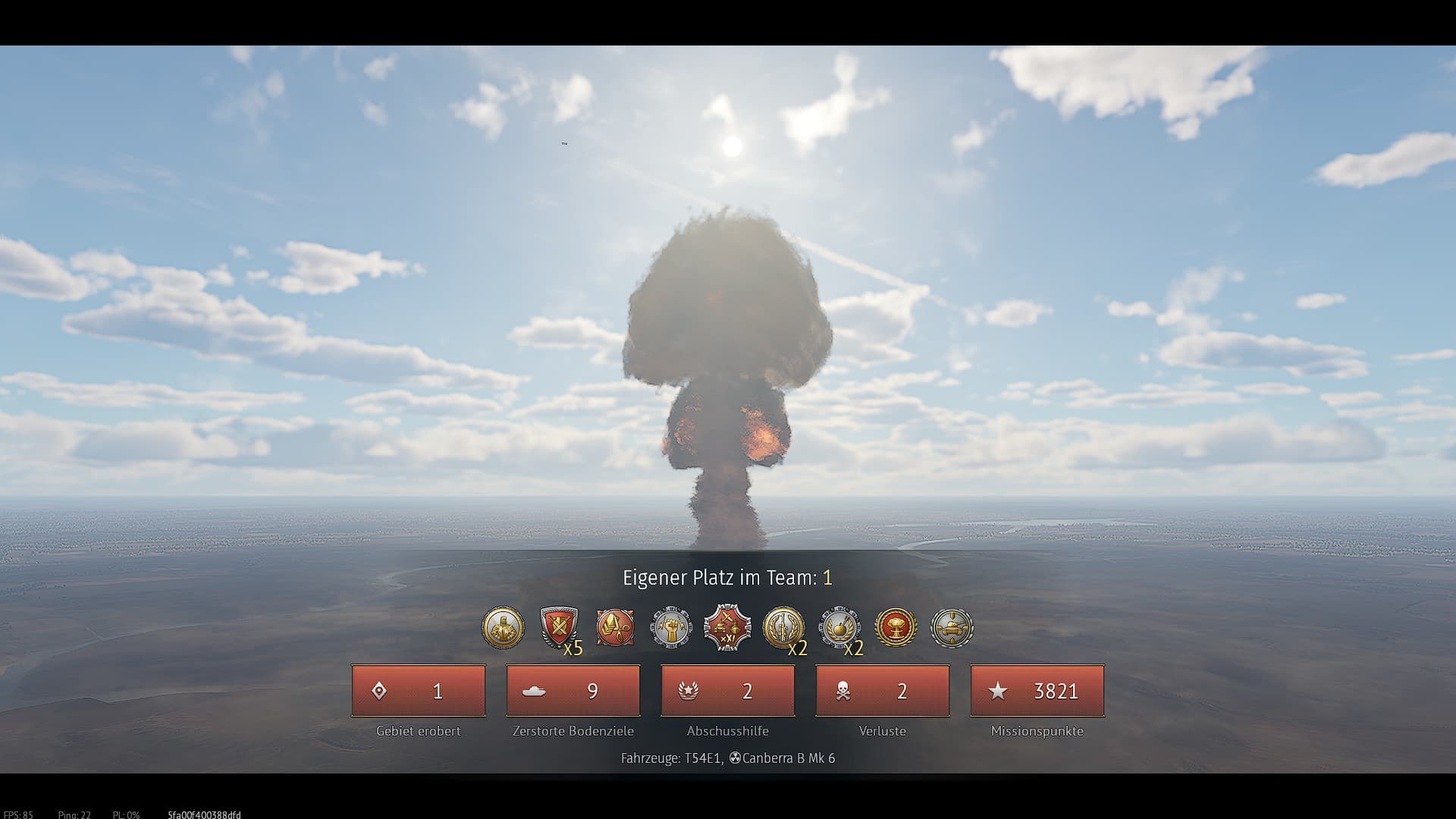Select the knight helmet gold medal
Image resolution: width=1456 pixels, height=819 pixels.
pyautogui.click(x=503, y=628)
